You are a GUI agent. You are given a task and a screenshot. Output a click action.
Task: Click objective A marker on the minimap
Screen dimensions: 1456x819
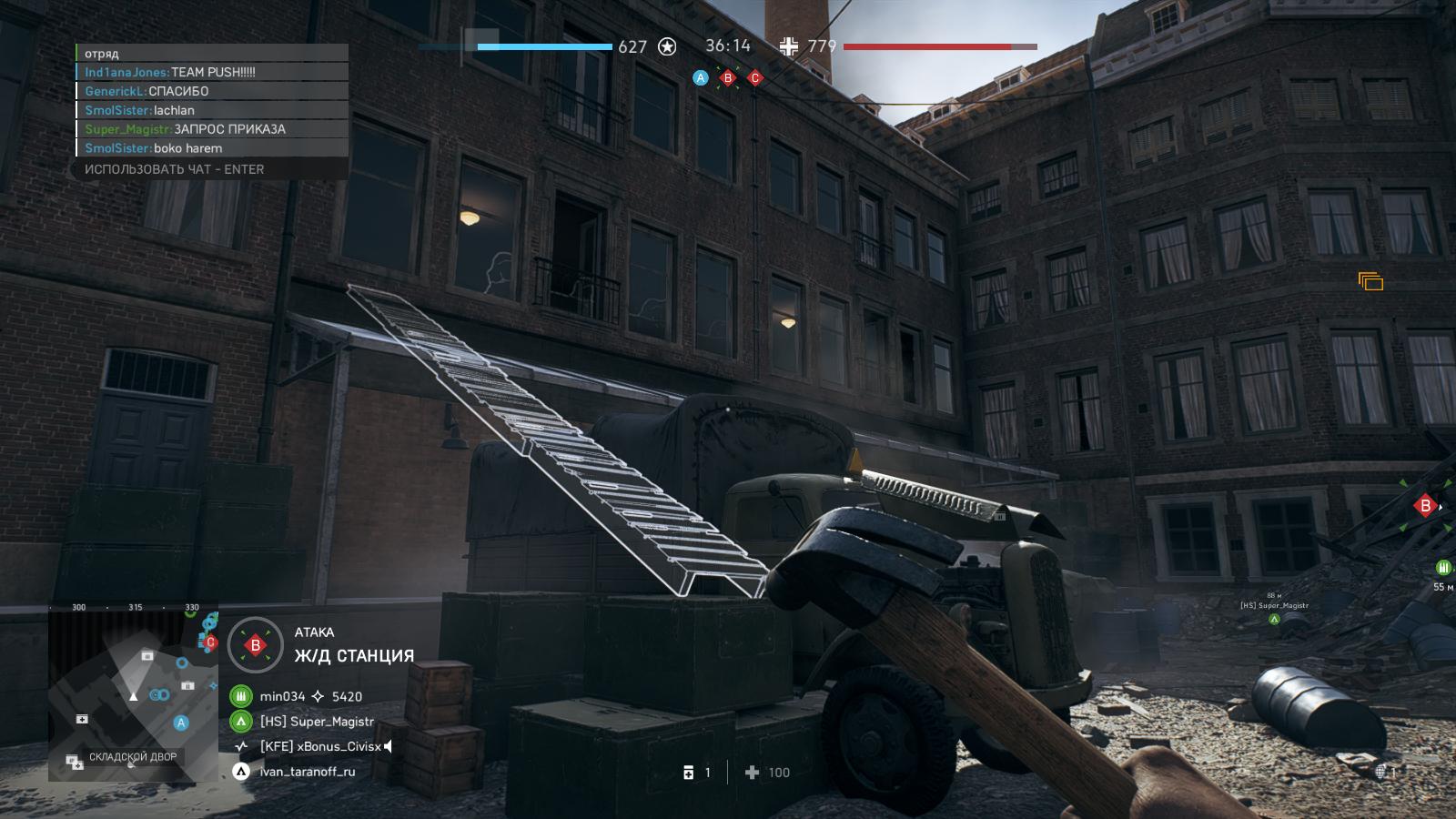coord(181,723)
